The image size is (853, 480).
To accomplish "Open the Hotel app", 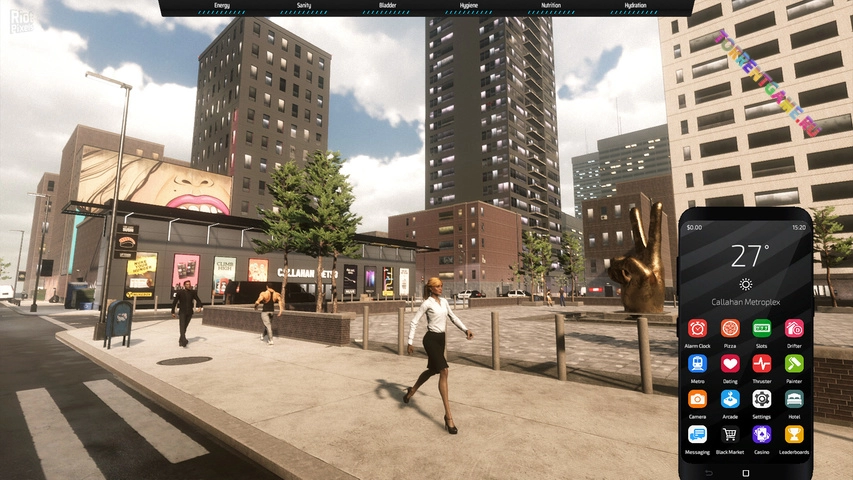I will (794, 399).
